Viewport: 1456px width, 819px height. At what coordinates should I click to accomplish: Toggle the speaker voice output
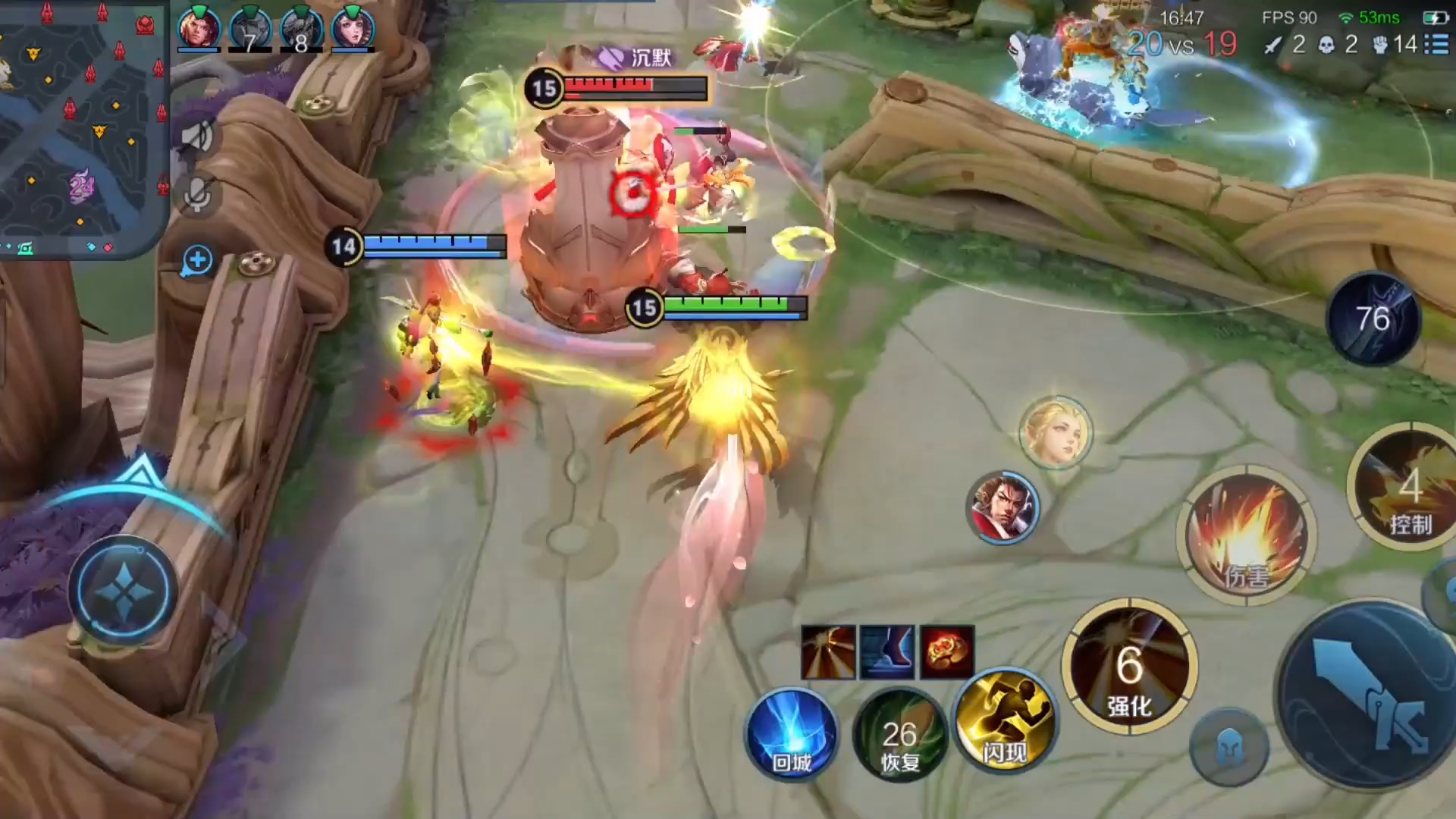(x=197, y=136)
